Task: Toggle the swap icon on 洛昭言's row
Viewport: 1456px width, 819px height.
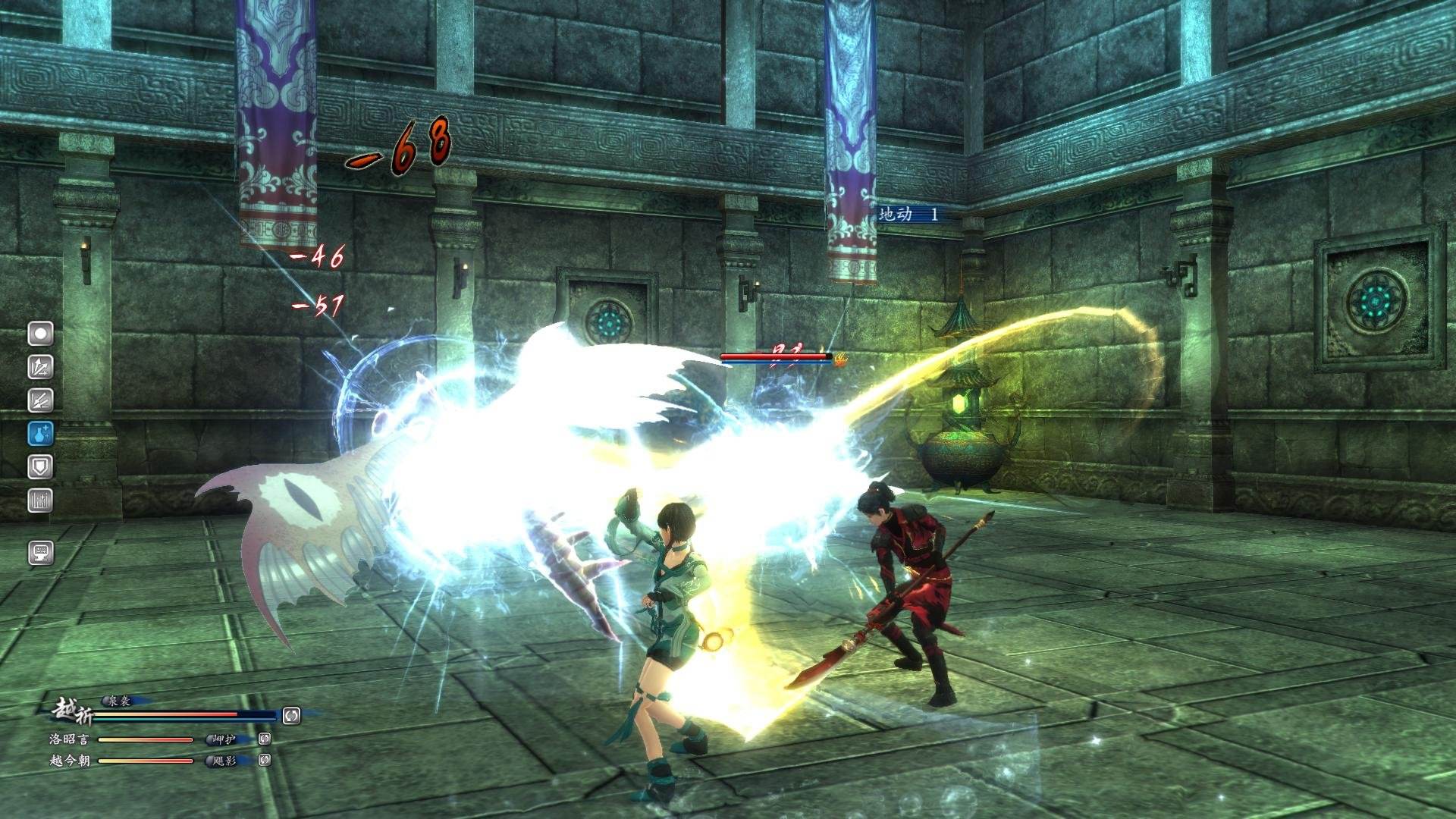Action: (264, 740)
